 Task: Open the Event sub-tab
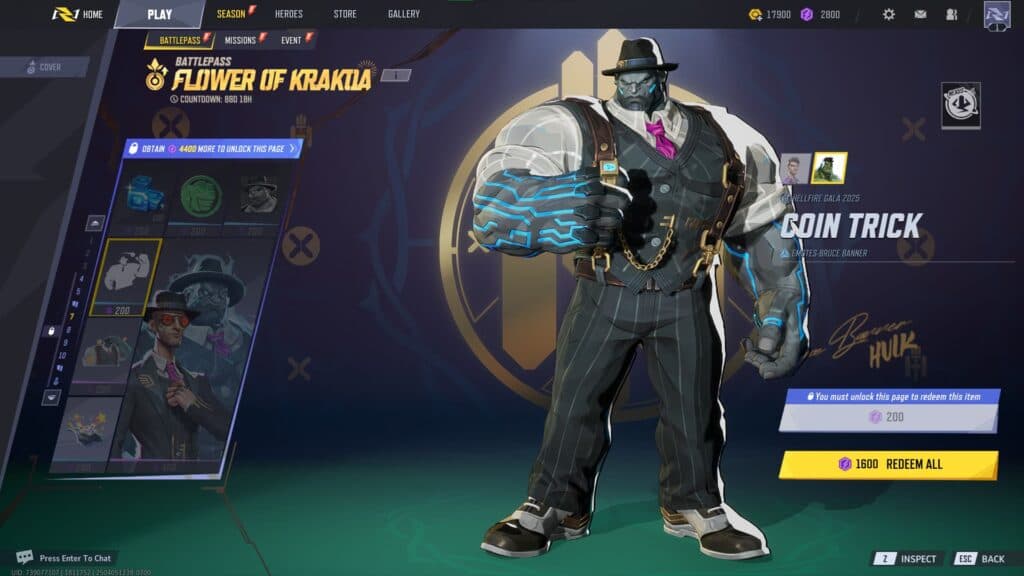pos(291,40)
